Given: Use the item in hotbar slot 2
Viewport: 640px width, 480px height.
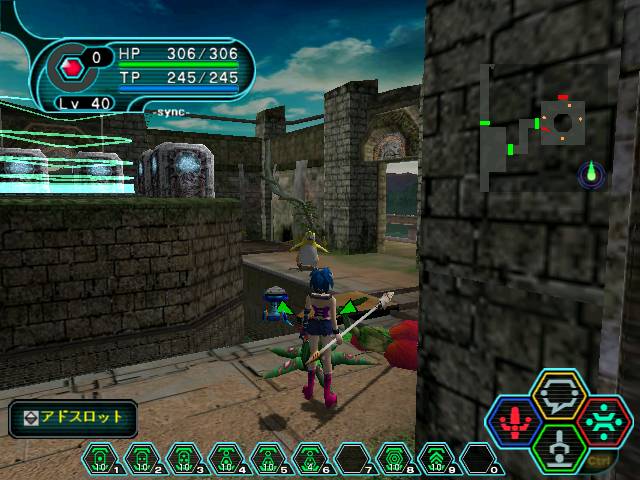Looking at the screenshot, I should 142,460.
